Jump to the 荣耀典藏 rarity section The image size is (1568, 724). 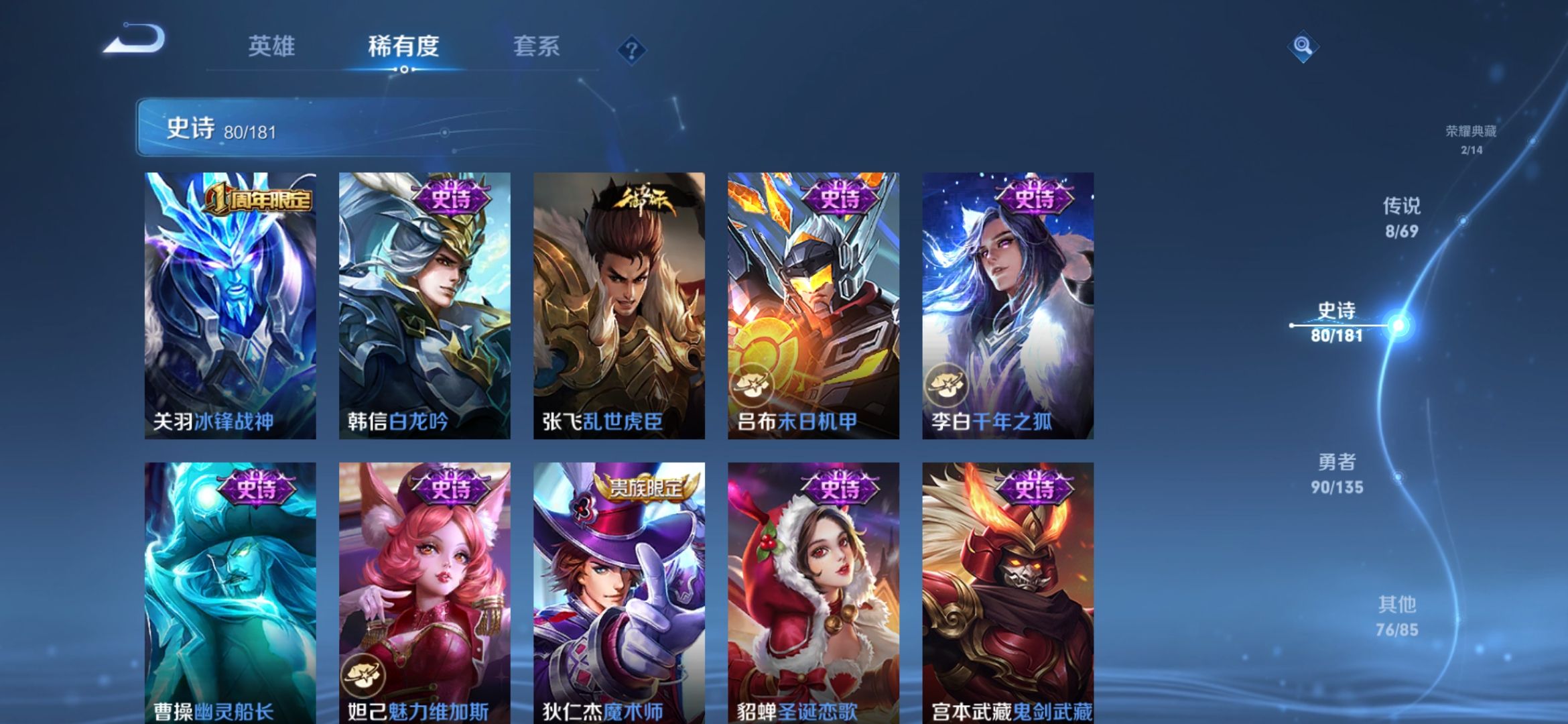click(x=1471, y=139)
